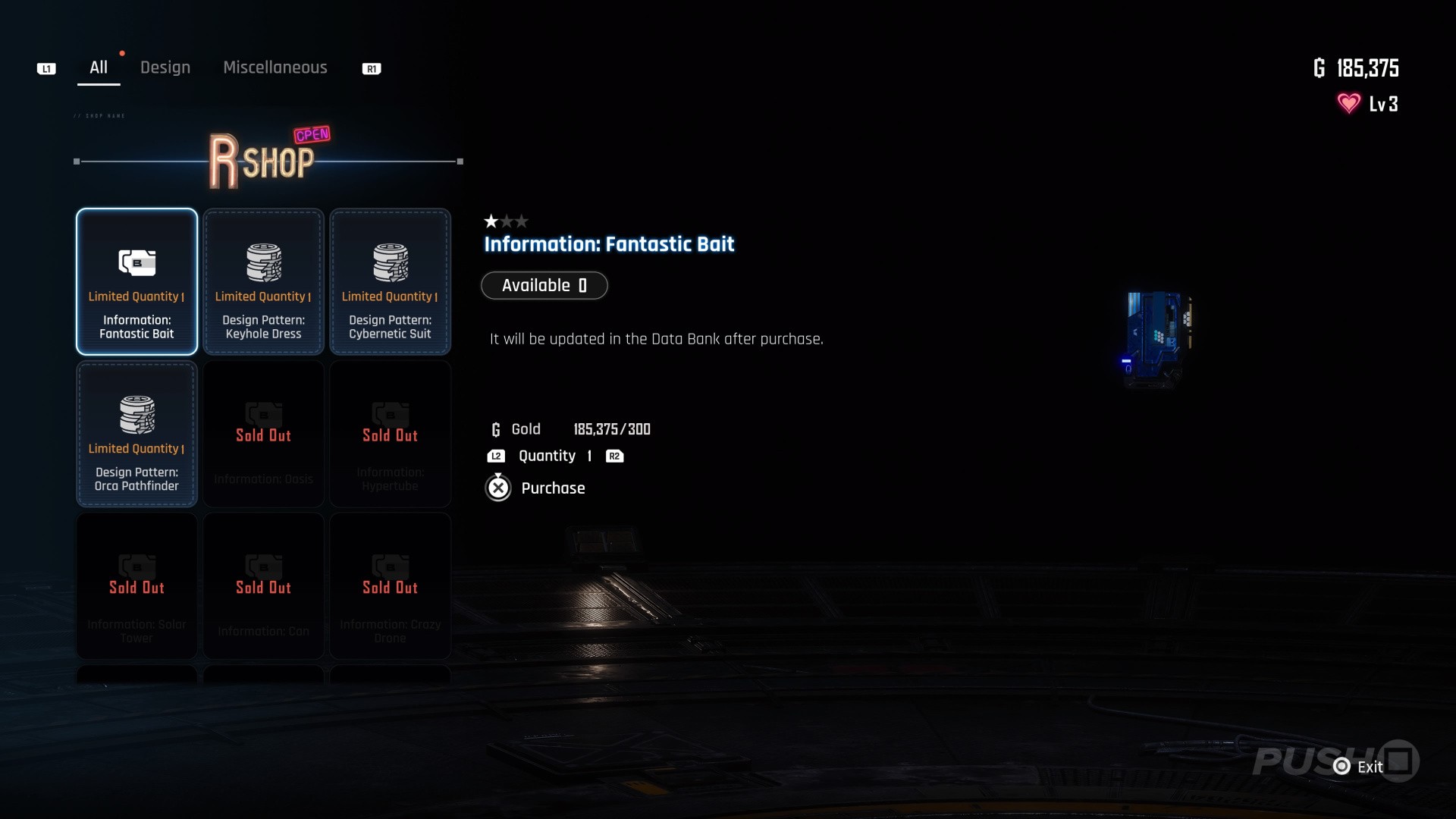Show the Miscellaneous shop category
Screen dimensions: 1456x819
(x=275, y=67)
